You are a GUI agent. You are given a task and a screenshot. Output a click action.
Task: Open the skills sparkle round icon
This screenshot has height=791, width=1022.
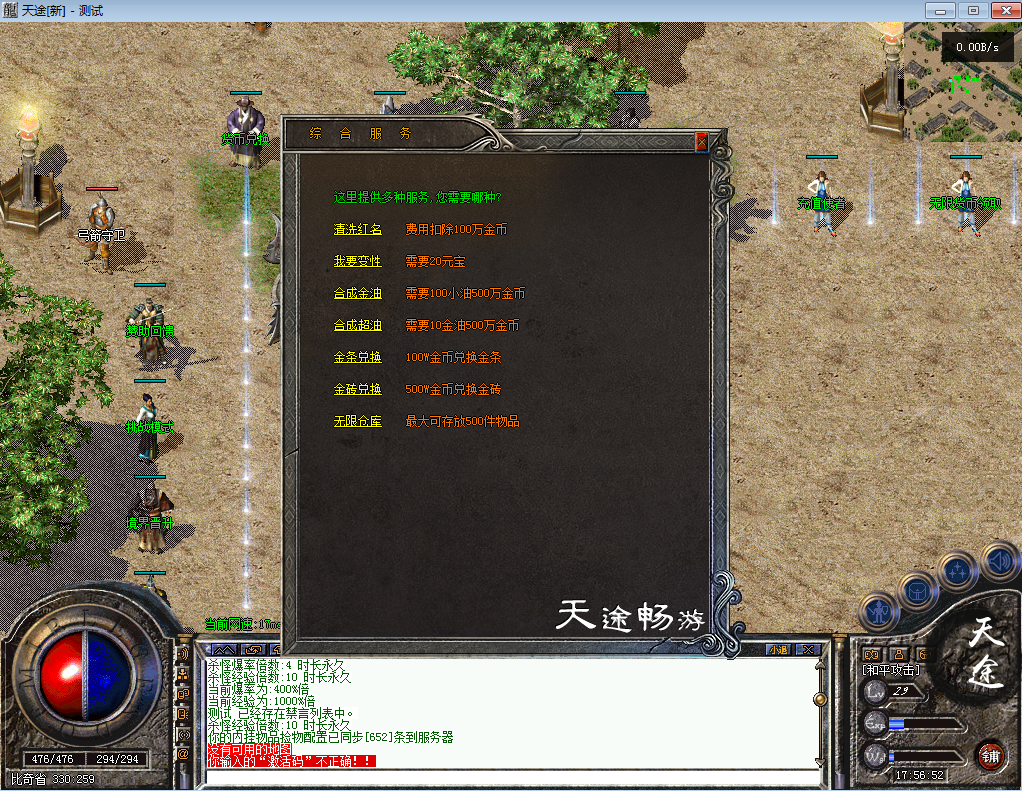958,572
